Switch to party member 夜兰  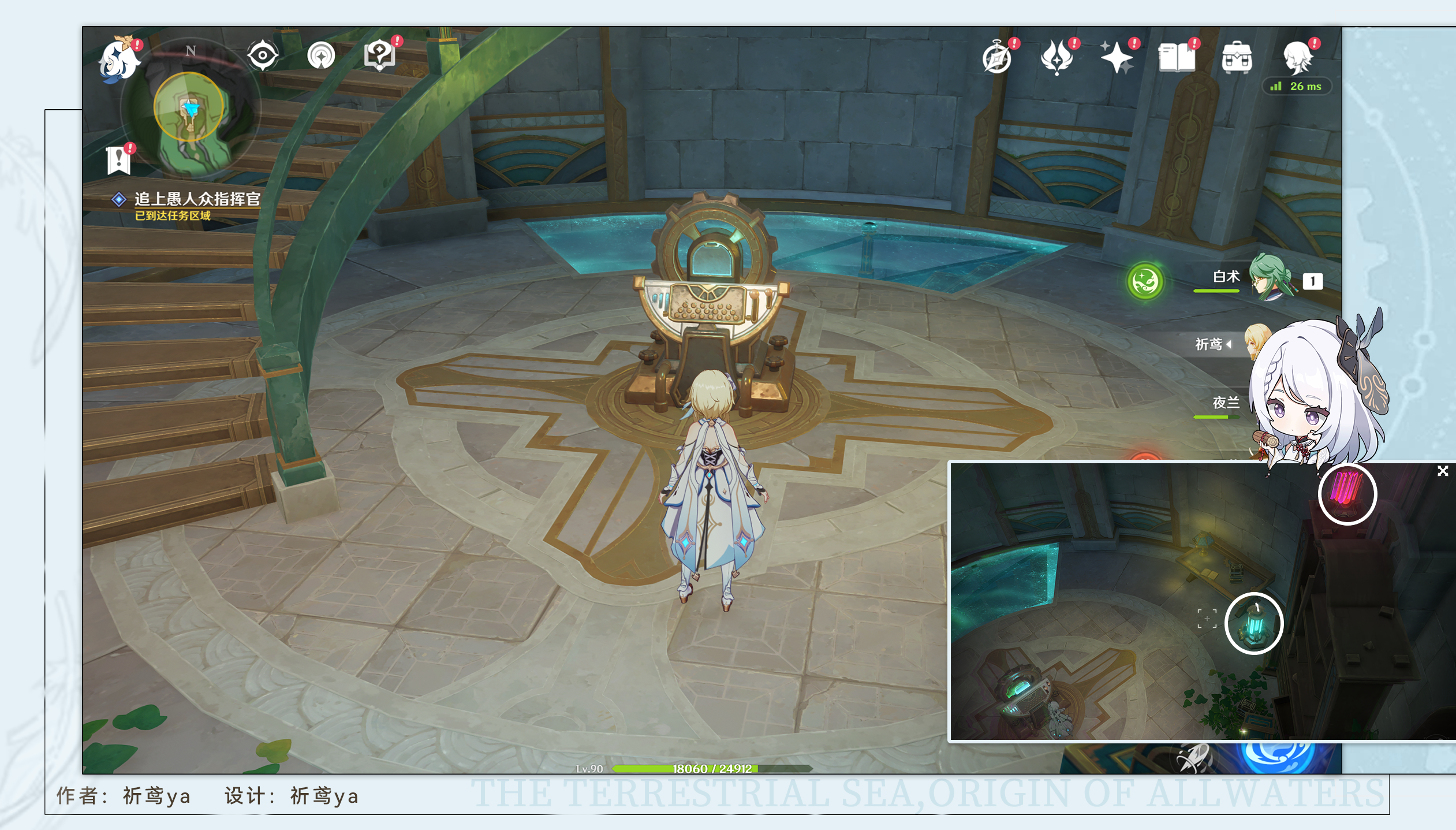[1226, 403]
